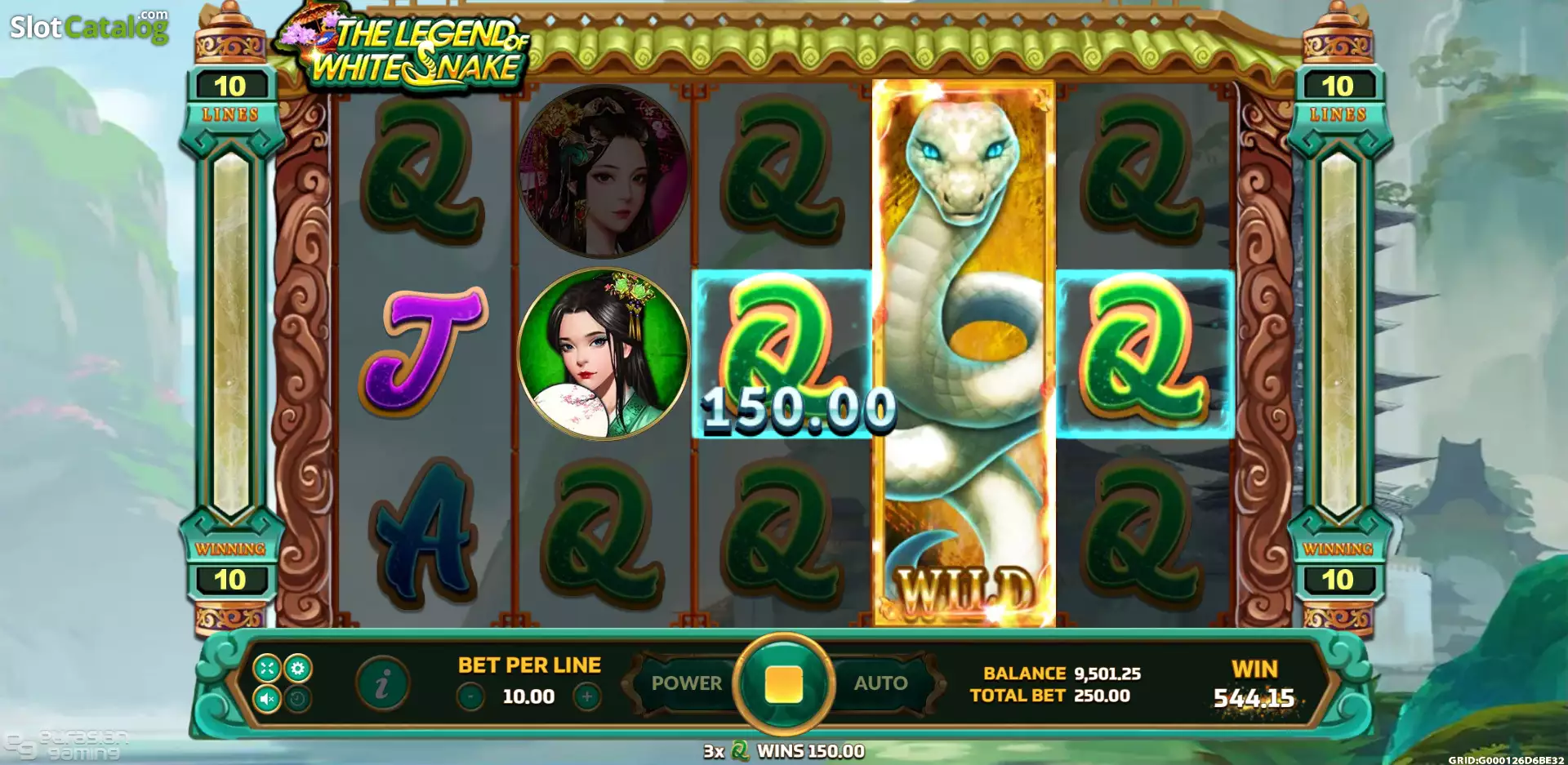
Task: Open the LINES panel showing 10 lines
Action: (x=231, y=98)
